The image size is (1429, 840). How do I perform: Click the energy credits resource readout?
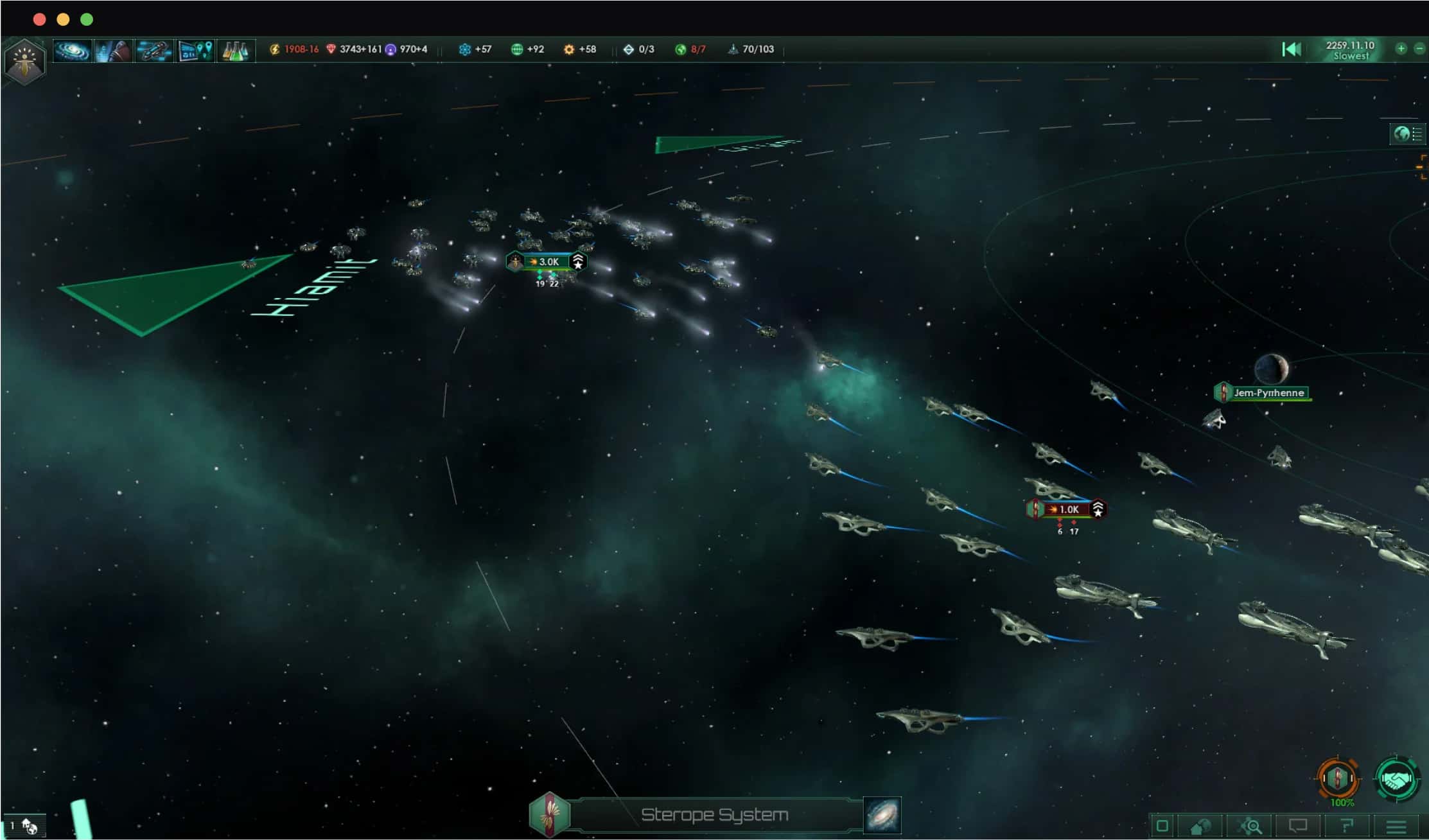pyautogui.click(x=294, y=49)
